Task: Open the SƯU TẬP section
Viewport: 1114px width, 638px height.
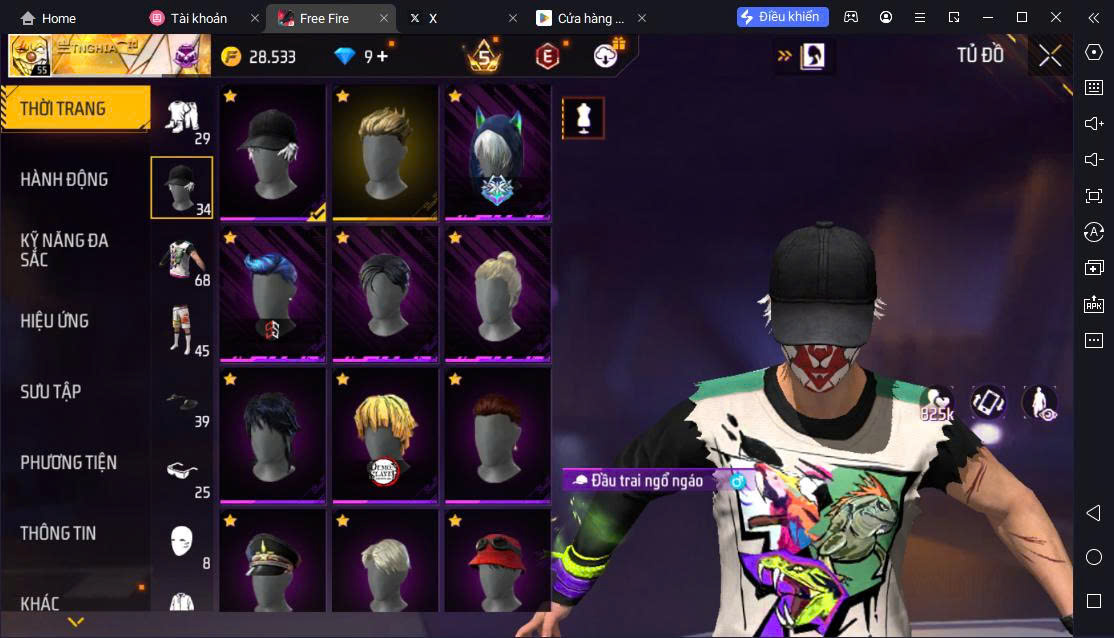Action: 51,392
